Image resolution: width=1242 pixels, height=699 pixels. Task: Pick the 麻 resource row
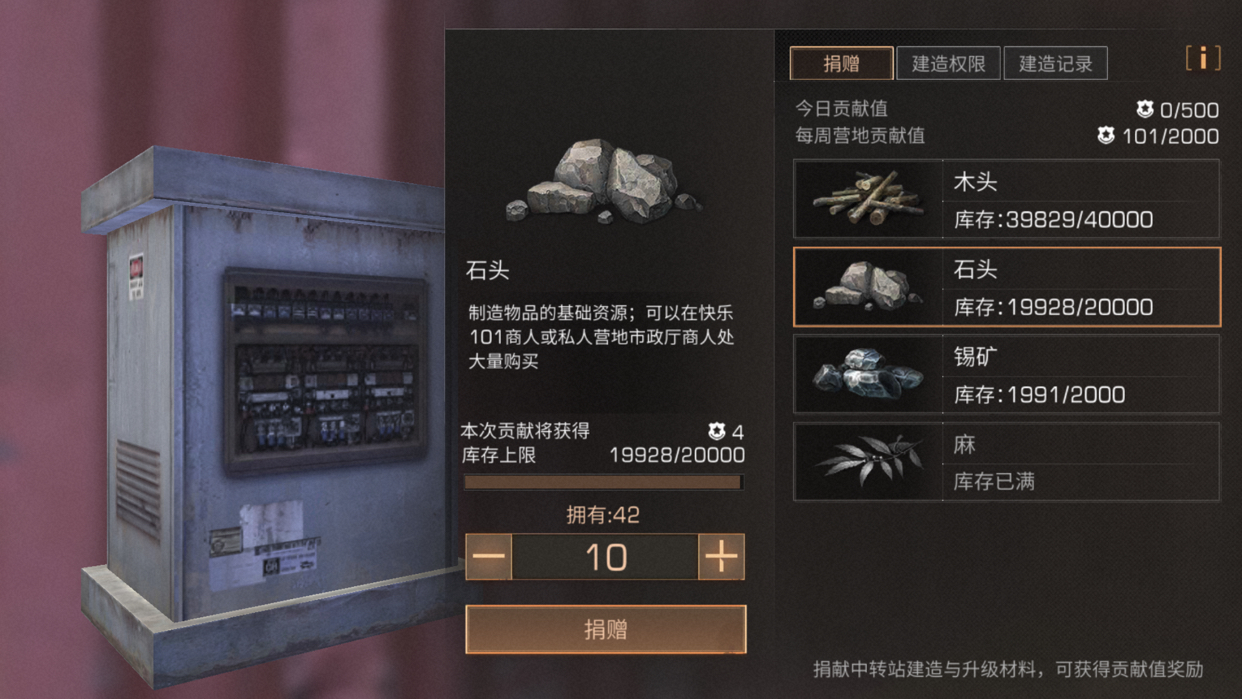coord(1006,461)
